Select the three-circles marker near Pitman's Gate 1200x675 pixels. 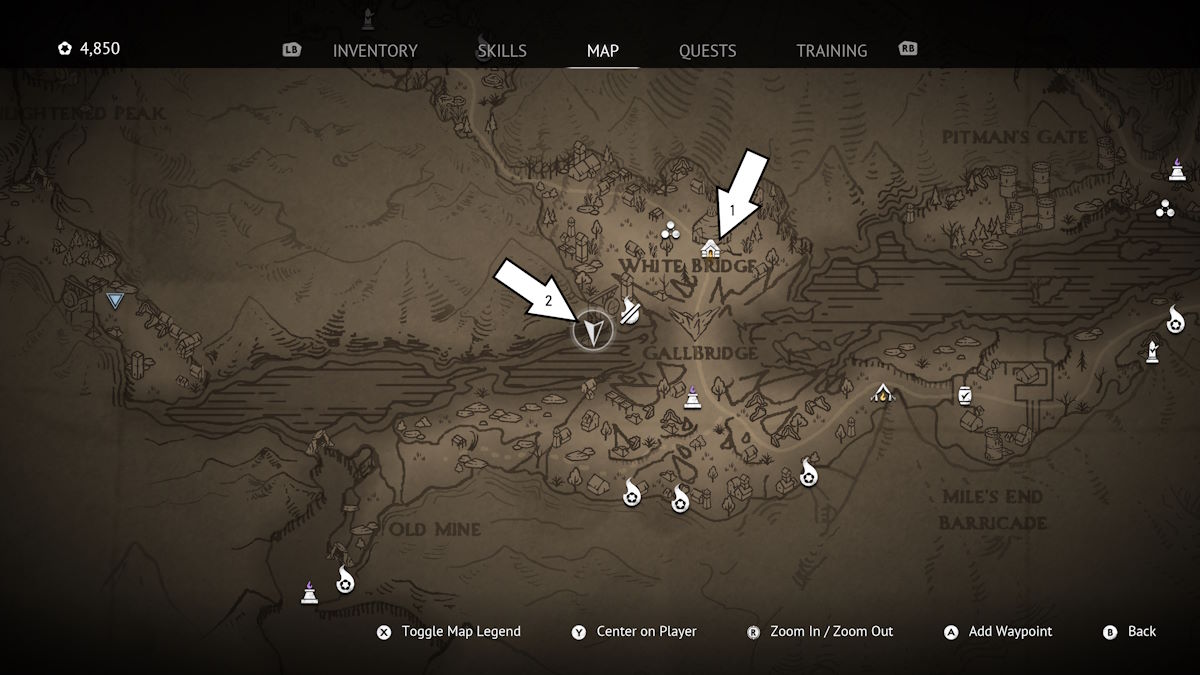coord(1164,209)
